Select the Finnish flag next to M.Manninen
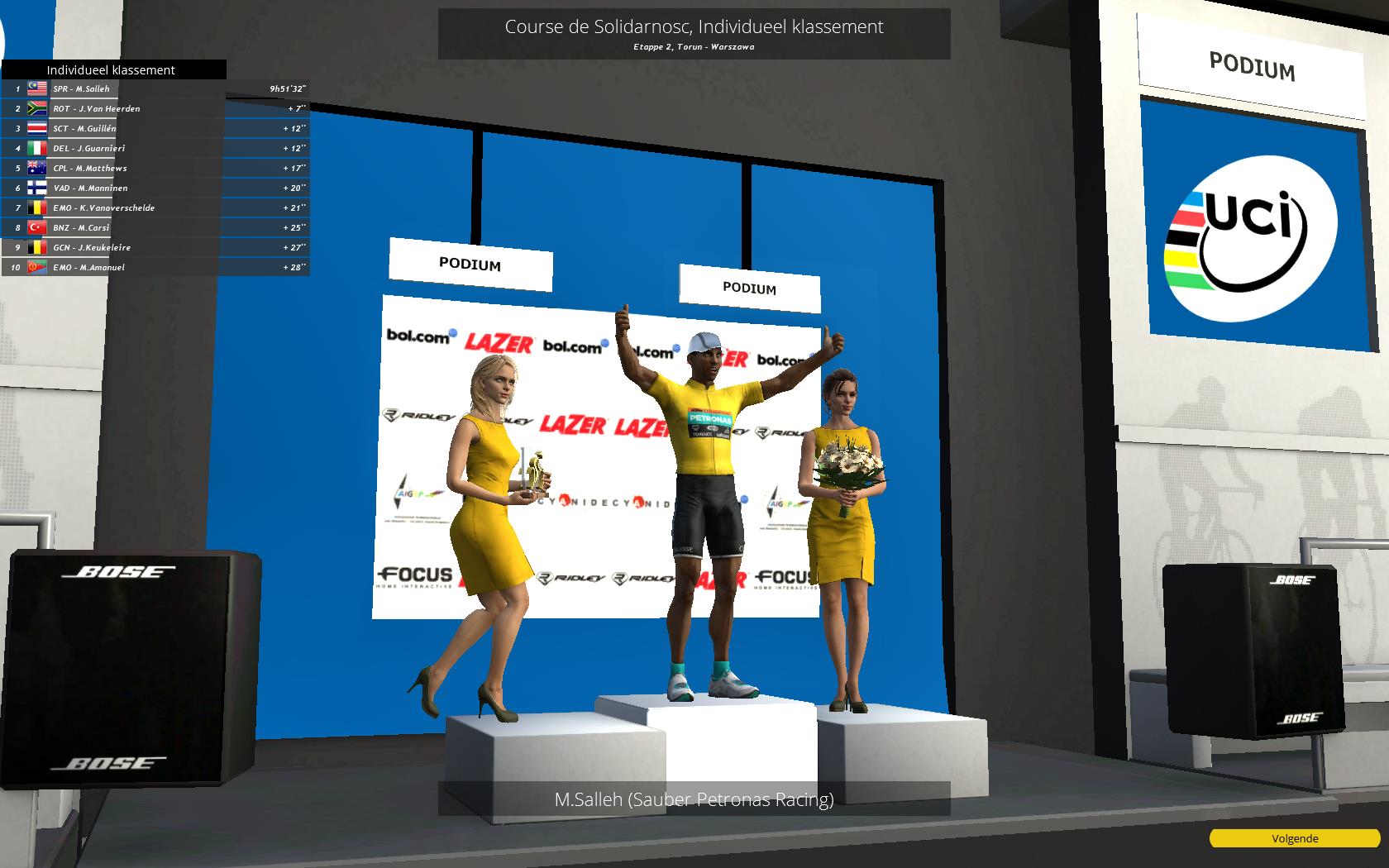Viewport: 1389px width, 868px height. [x=37, y=188]
